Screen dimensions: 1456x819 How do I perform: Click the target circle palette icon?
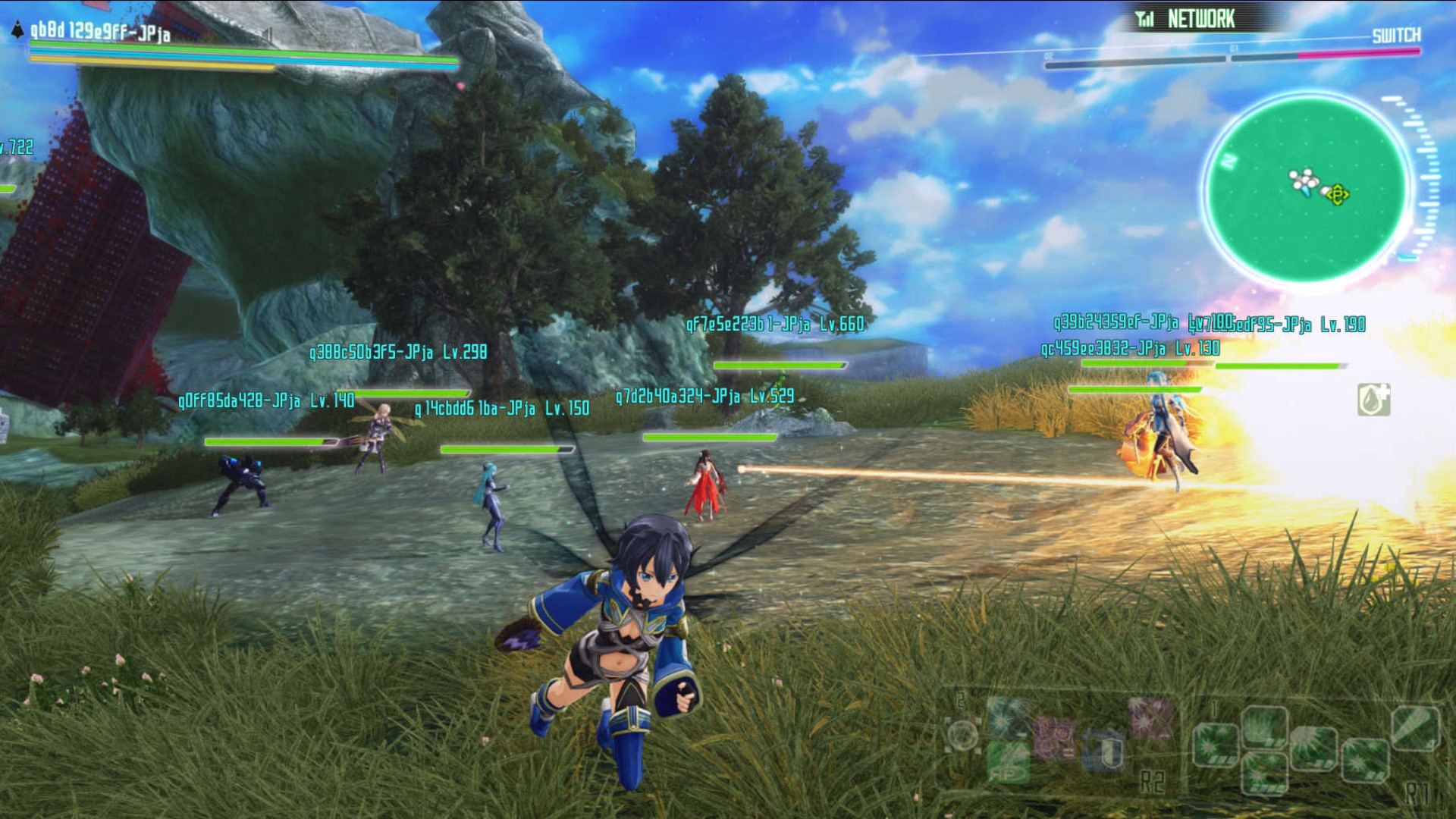coord(963,735)
